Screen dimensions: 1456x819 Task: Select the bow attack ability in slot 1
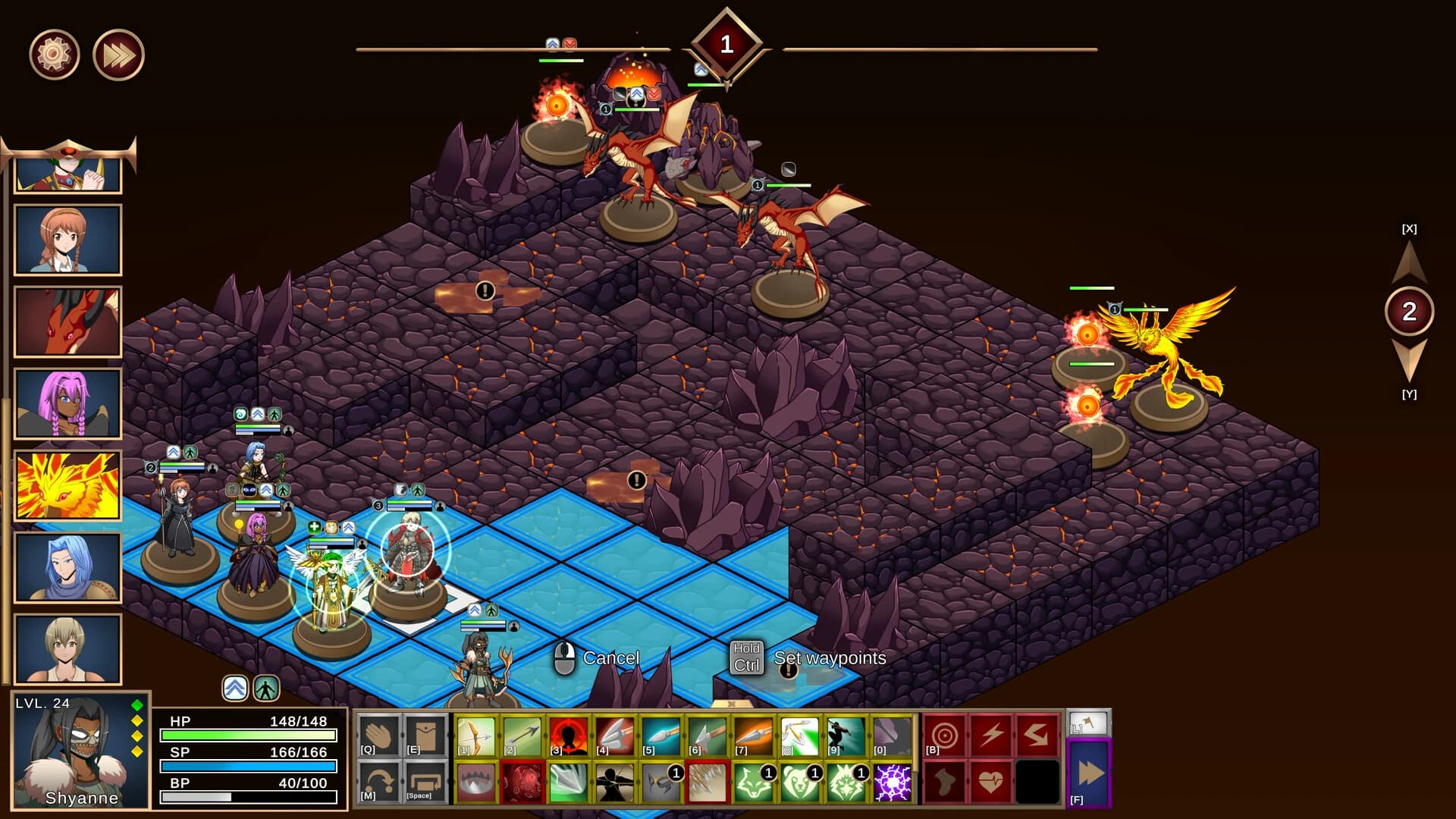tap(474, 735)
